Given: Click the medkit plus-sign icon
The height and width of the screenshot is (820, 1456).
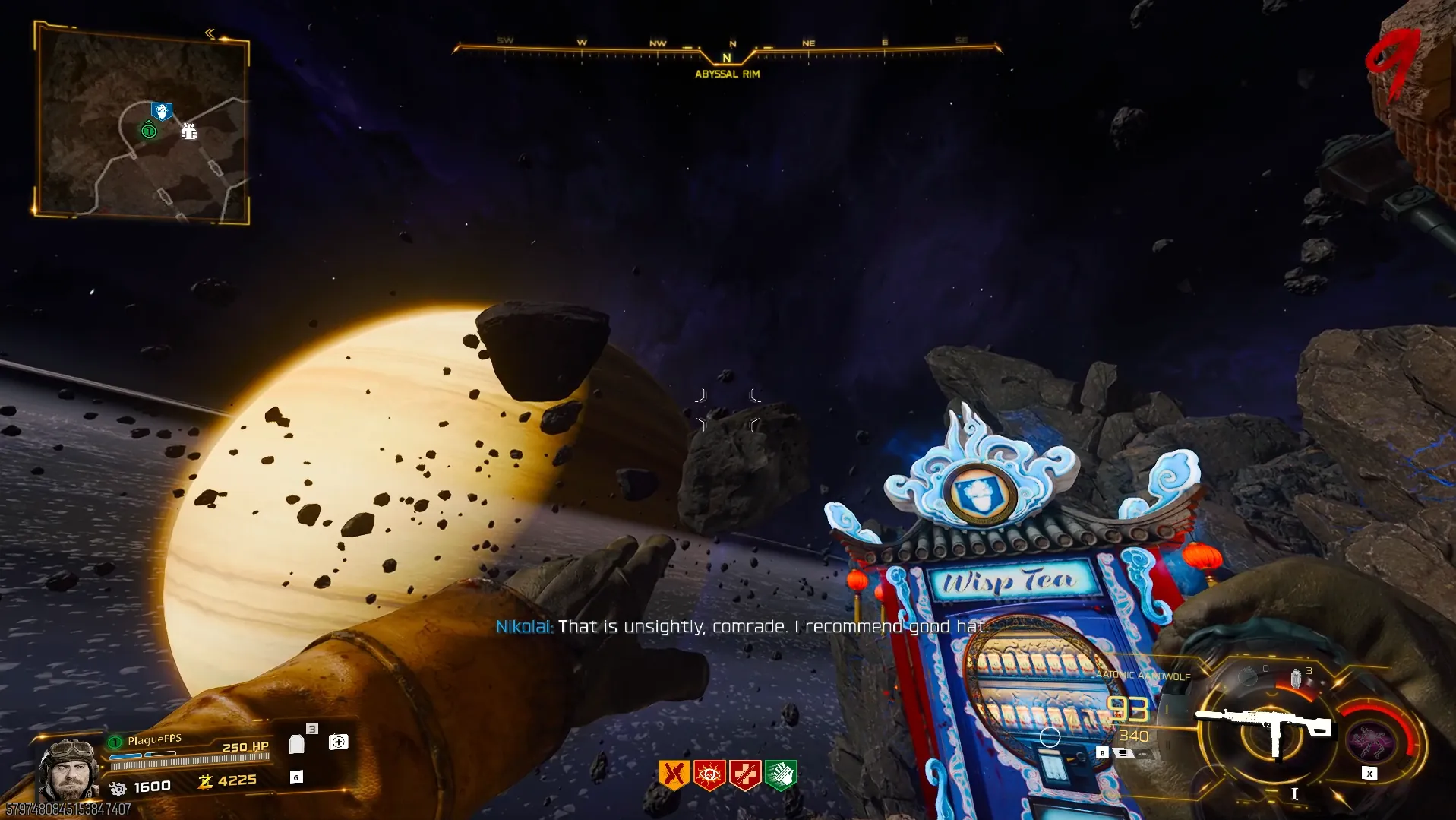Looking at the screenshot, I should pyautogui.click(x=339, y=742).
